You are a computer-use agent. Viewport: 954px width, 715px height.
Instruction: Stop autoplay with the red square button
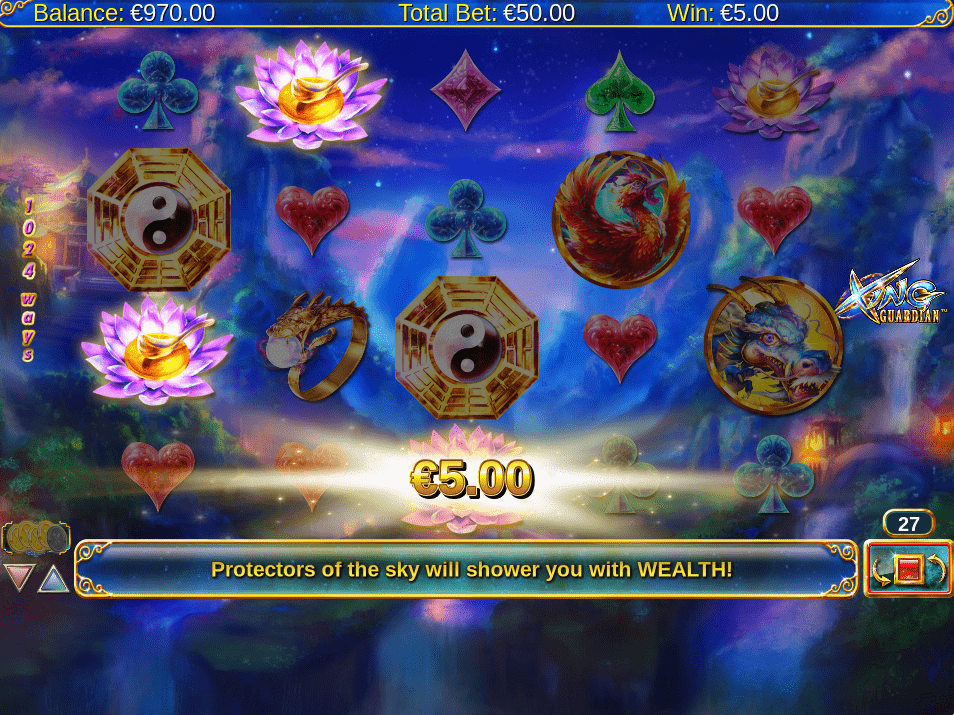click(x=908, y=570)
